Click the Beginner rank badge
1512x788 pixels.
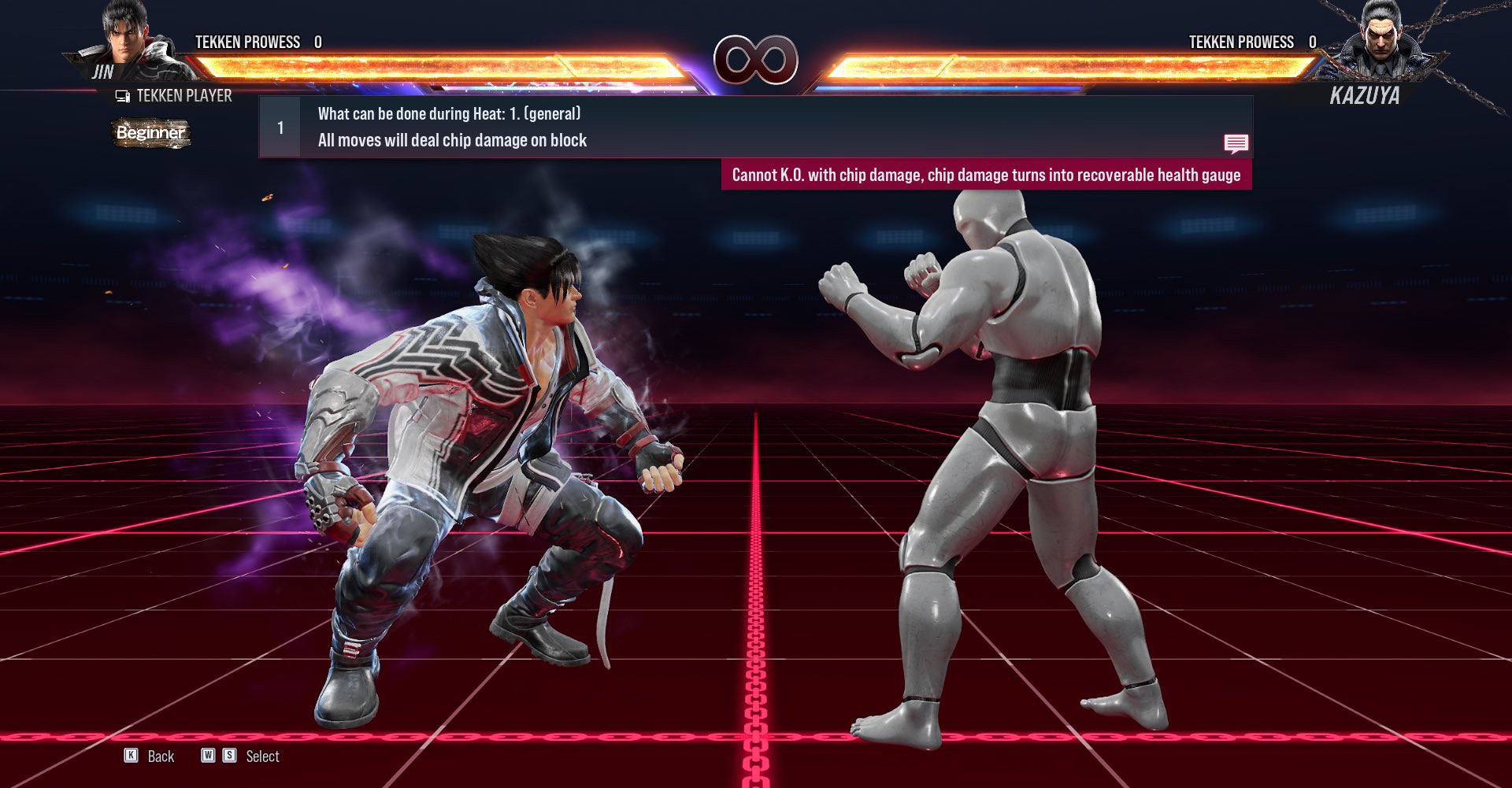click(x=150, y=133)
